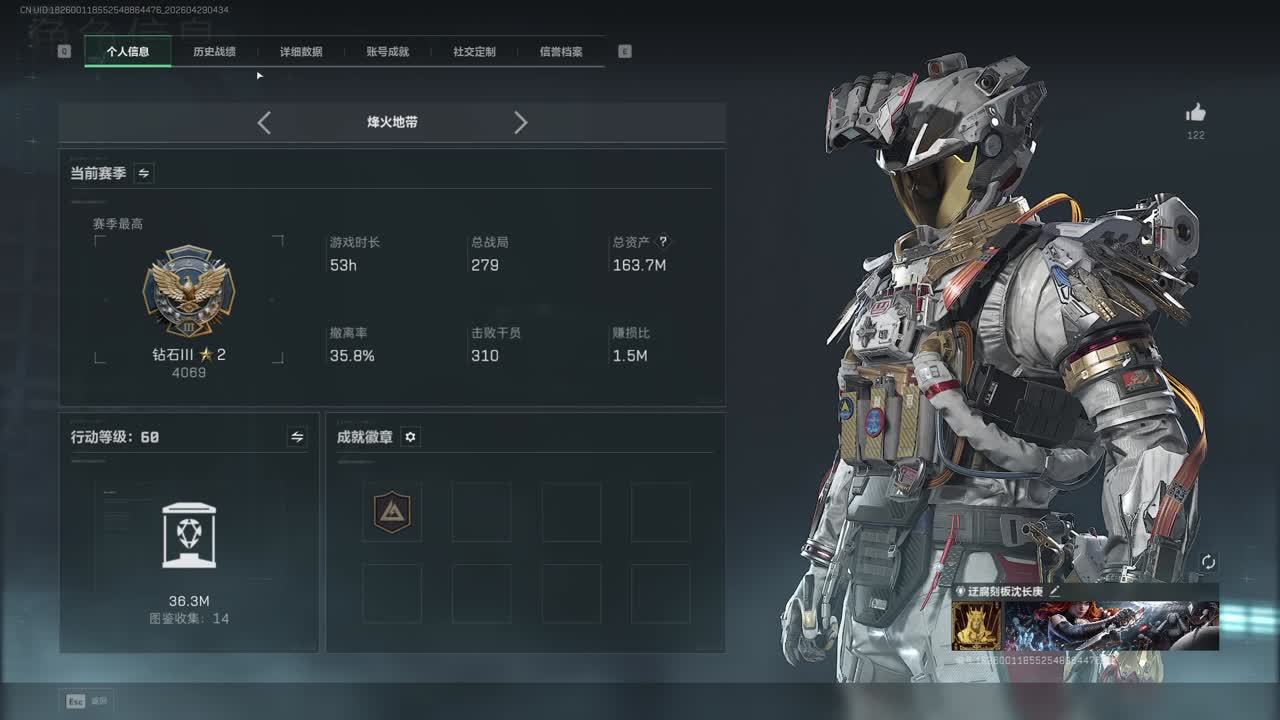View the 钻石III season rank emblem

(189, 291)
